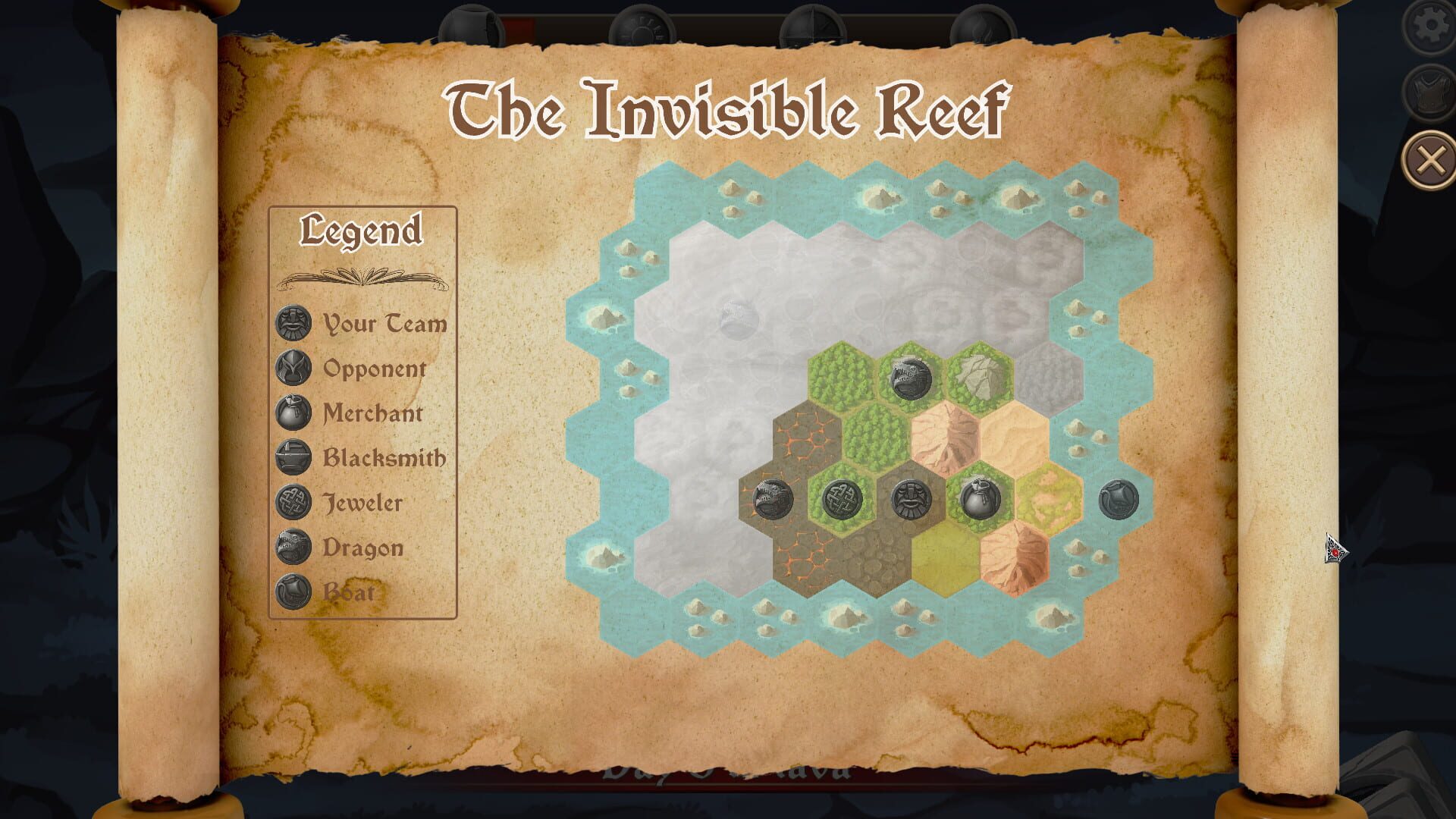
Task: Select the Your Team icon in the Legend
Action: pos(292,325)
